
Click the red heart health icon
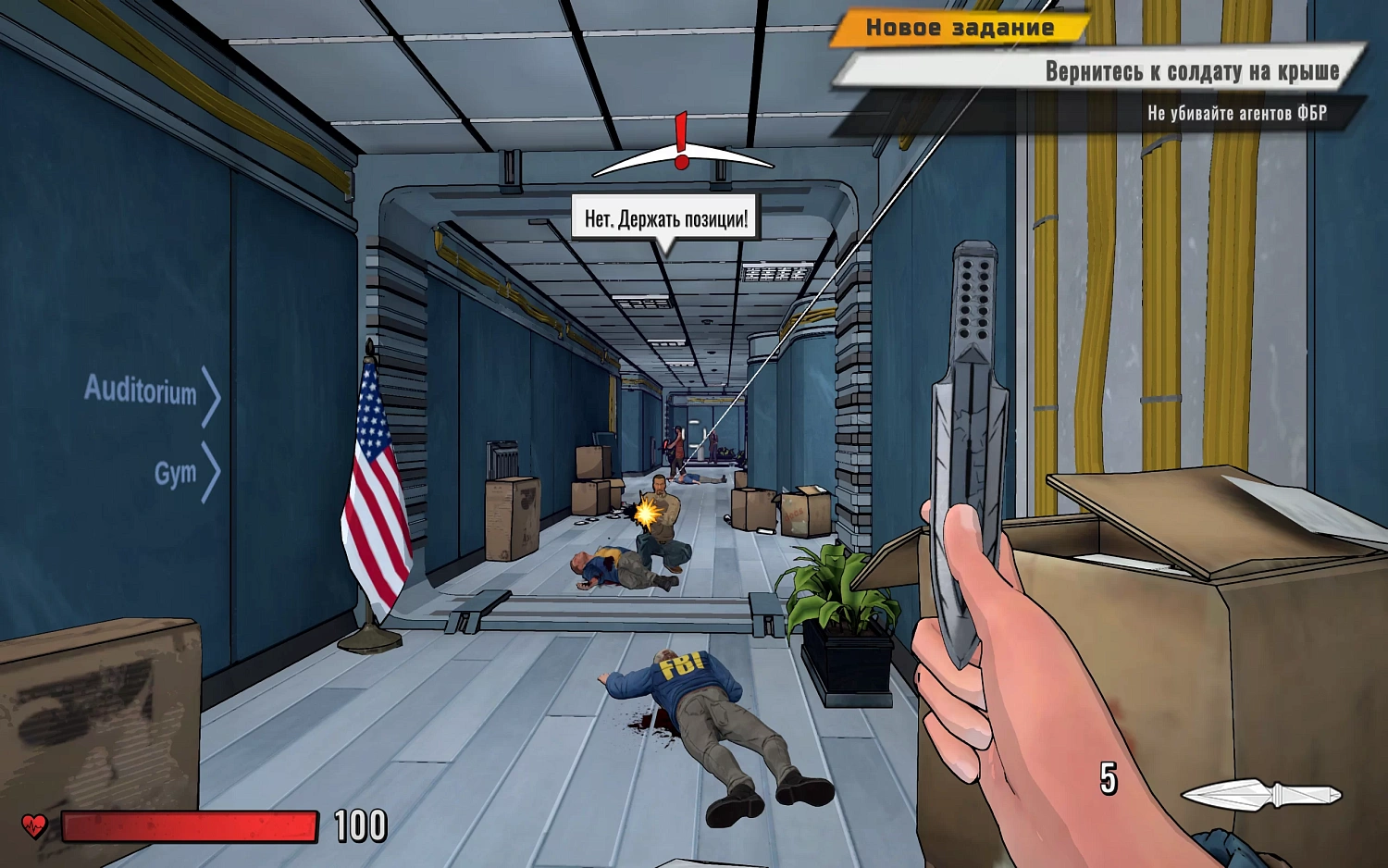[34, 825]
